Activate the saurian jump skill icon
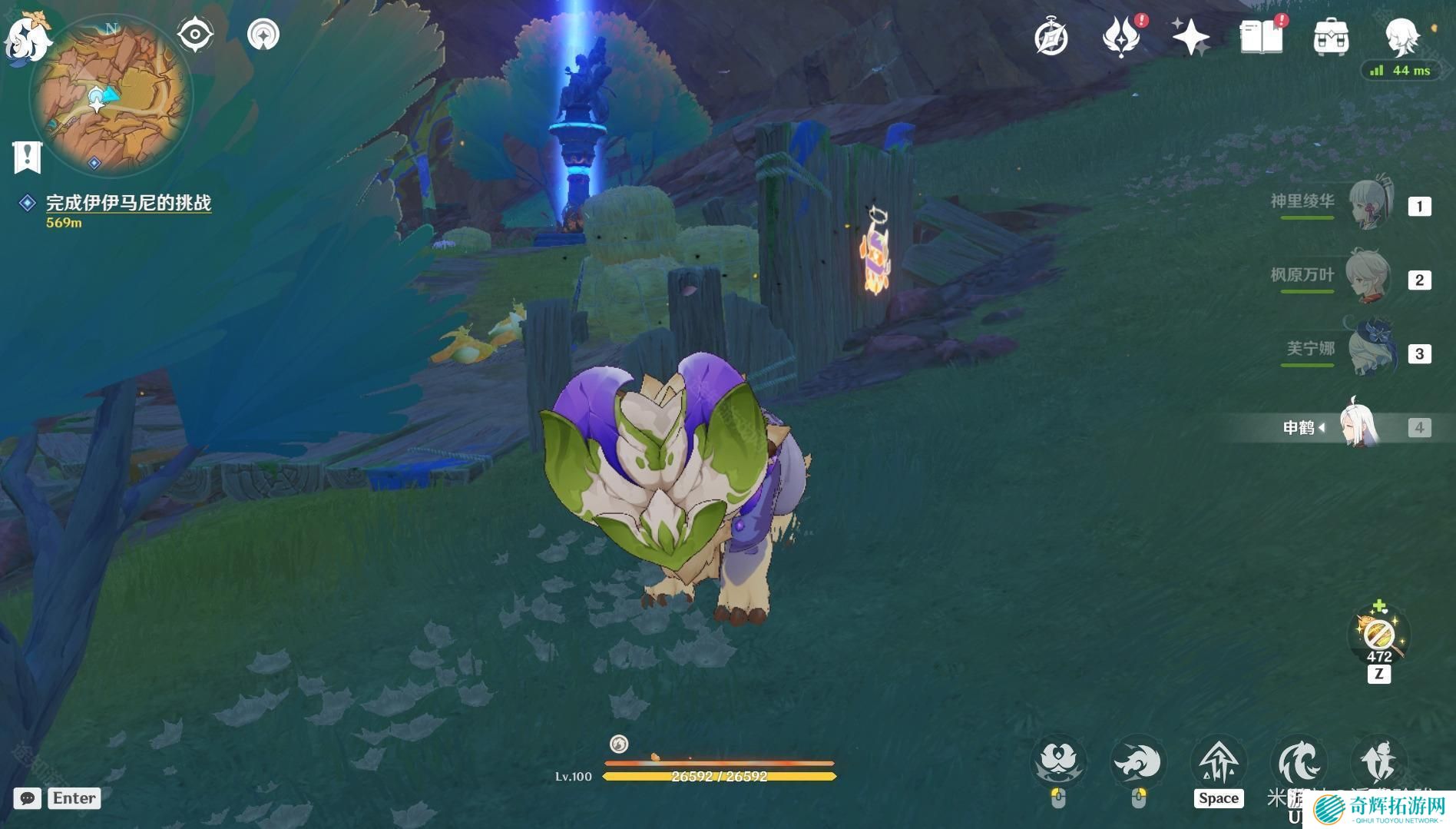Screen dimensions: 1456x829 pyautogui.click(x=1219, y=763)
